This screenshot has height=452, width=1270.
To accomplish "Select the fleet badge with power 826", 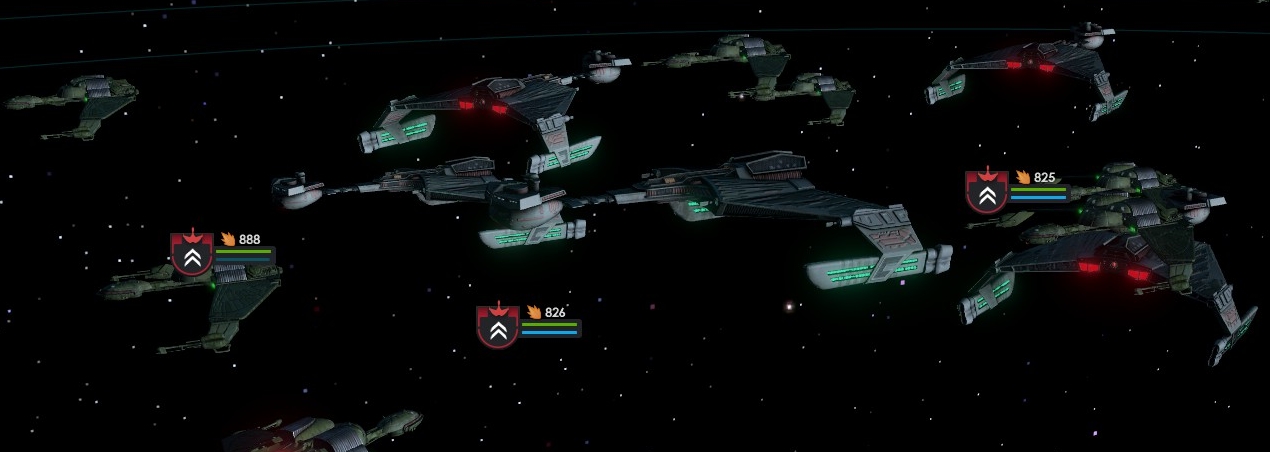I will (498, 328).
